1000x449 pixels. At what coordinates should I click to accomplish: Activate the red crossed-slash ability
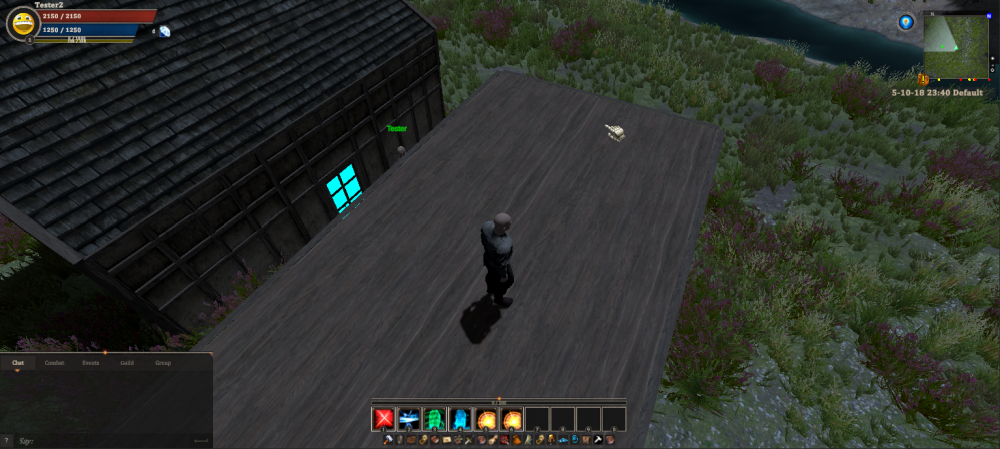click(383, 419)
